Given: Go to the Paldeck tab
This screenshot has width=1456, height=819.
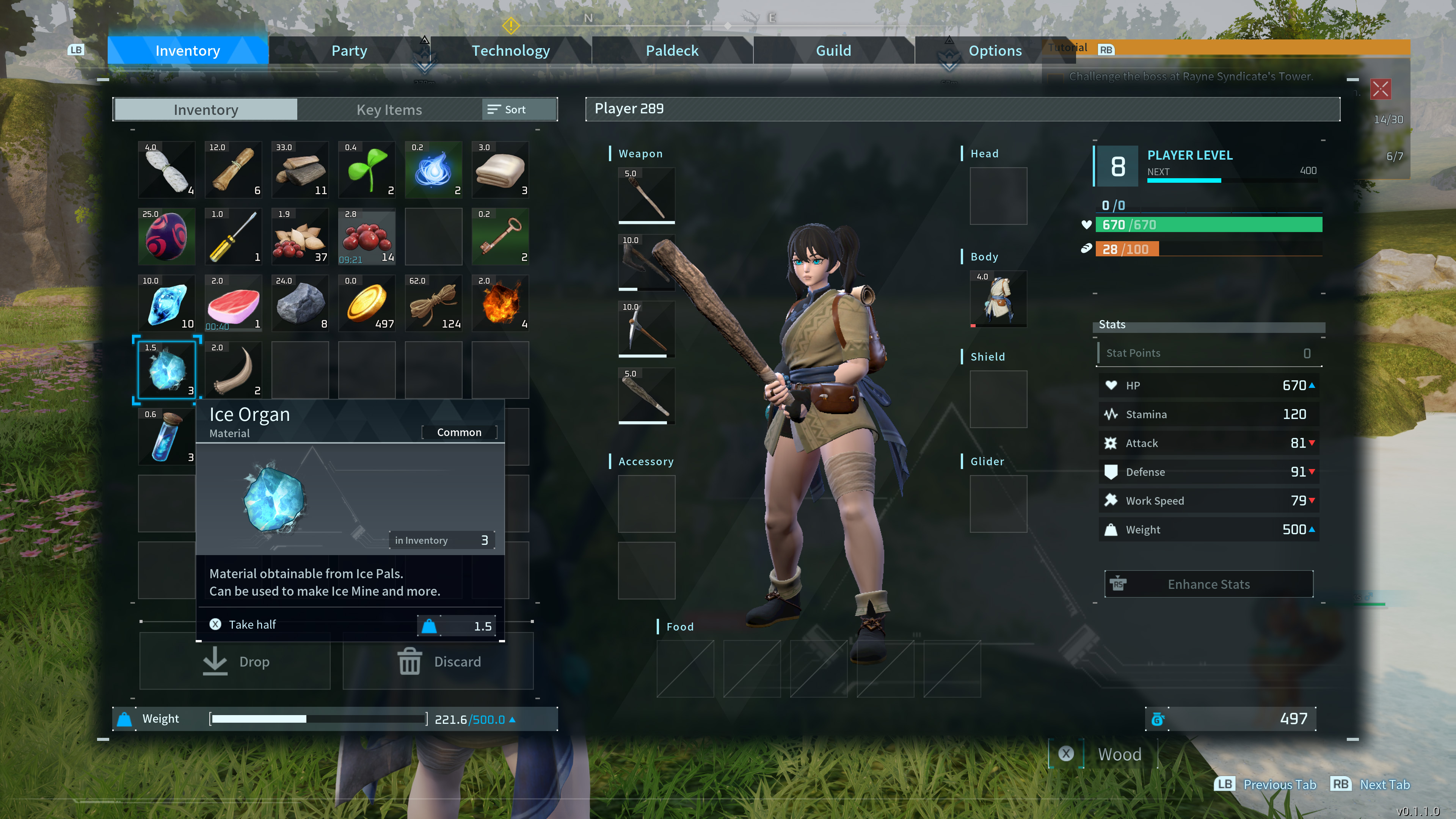Looking at the screenshot, I should coord(672,51).
